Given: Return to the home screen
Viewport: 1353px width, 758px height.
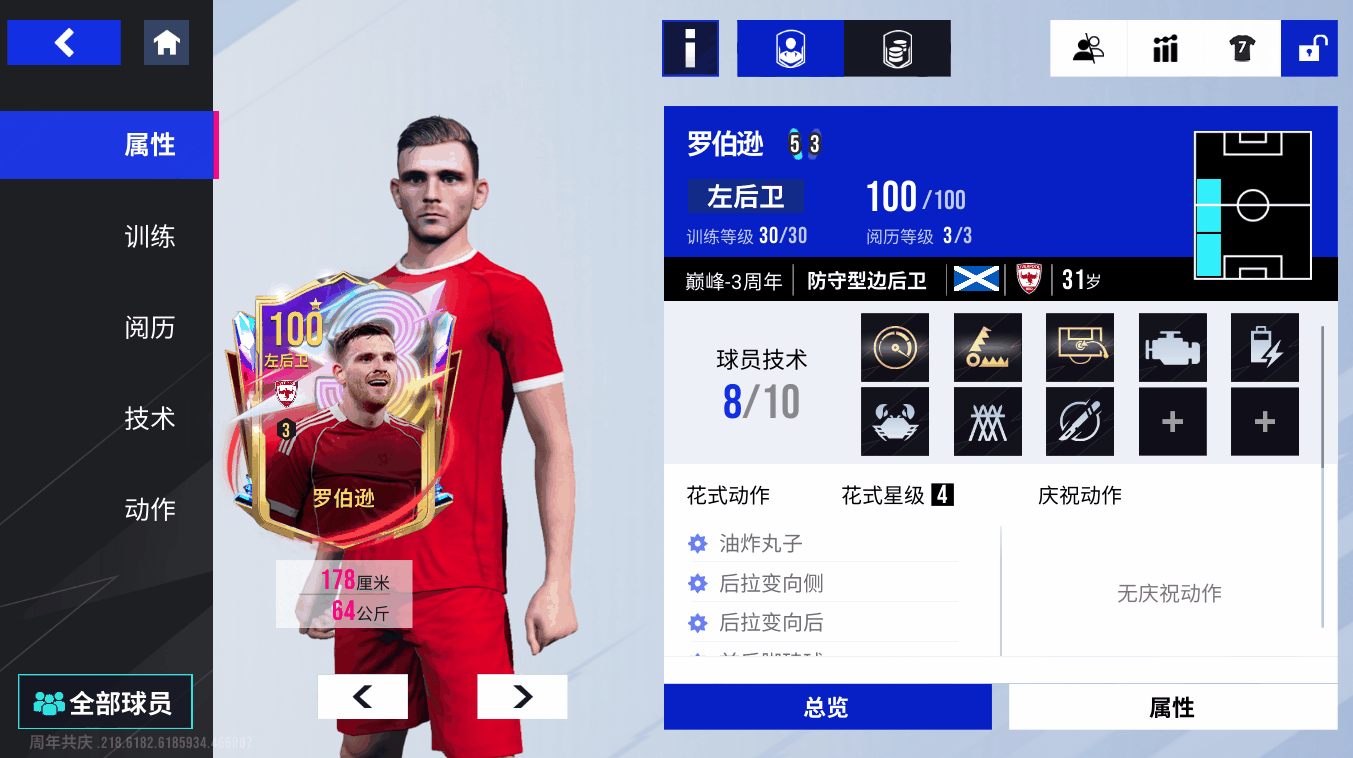Looking at the screenshot, I should tap(166, 43).
